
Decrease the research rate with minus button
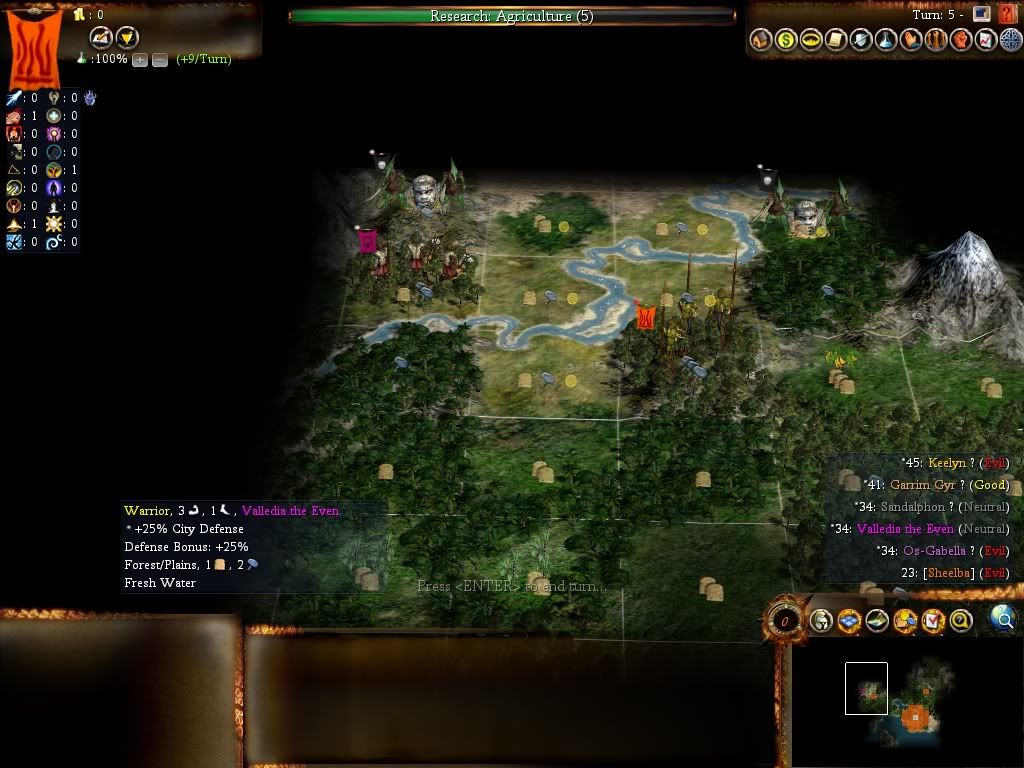(x=160, y=60)
